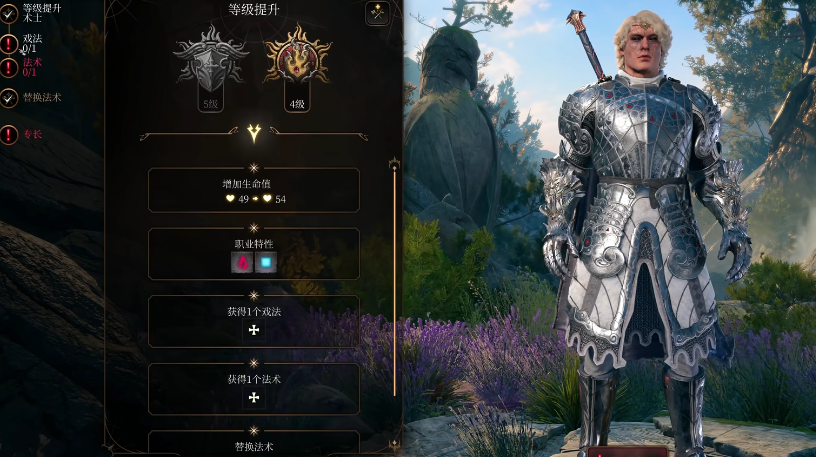The height and width of the screenshot is (457, 816).
Task: Add a cantrip via the 获得1个戏法 plus
Action: [254, 331]
